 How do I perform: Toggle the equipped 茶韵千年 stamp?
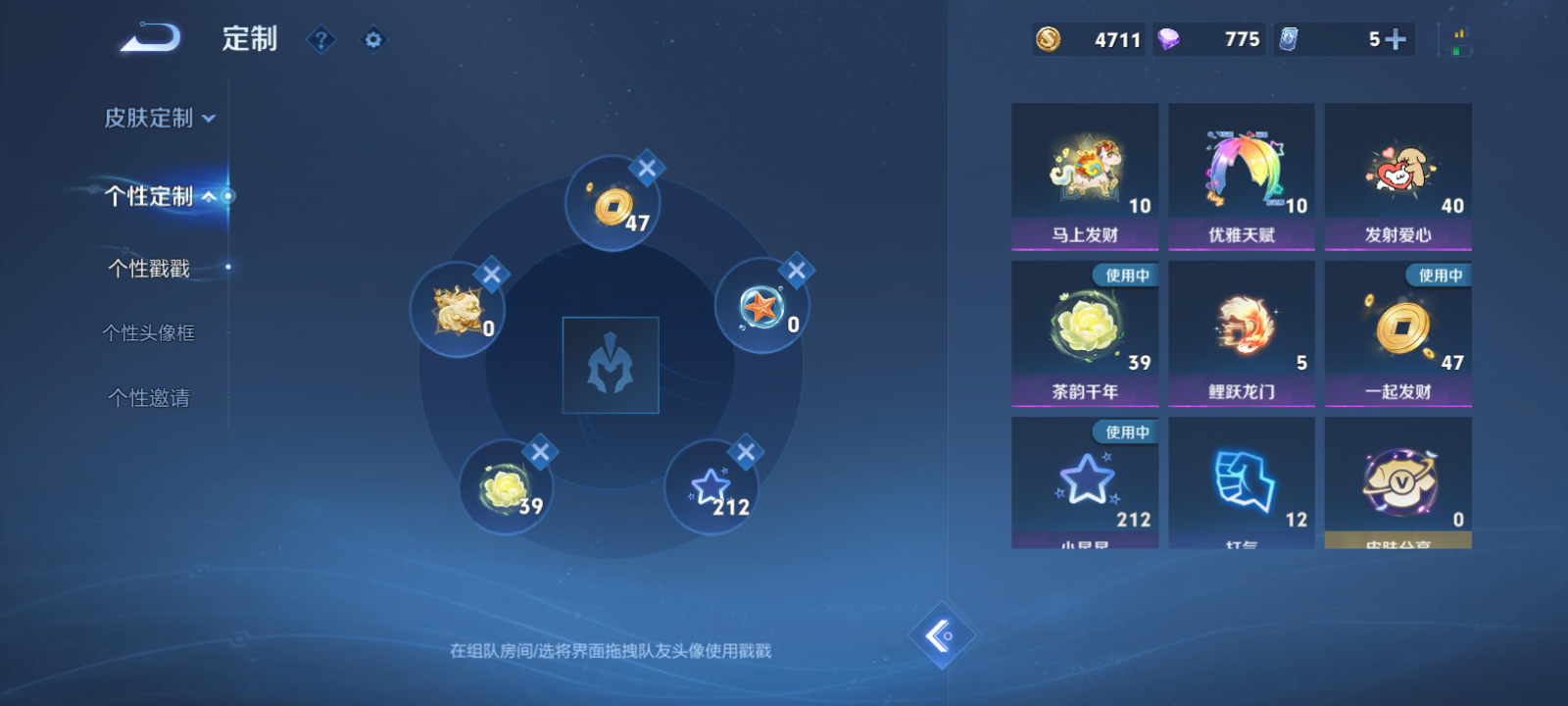1084,333
